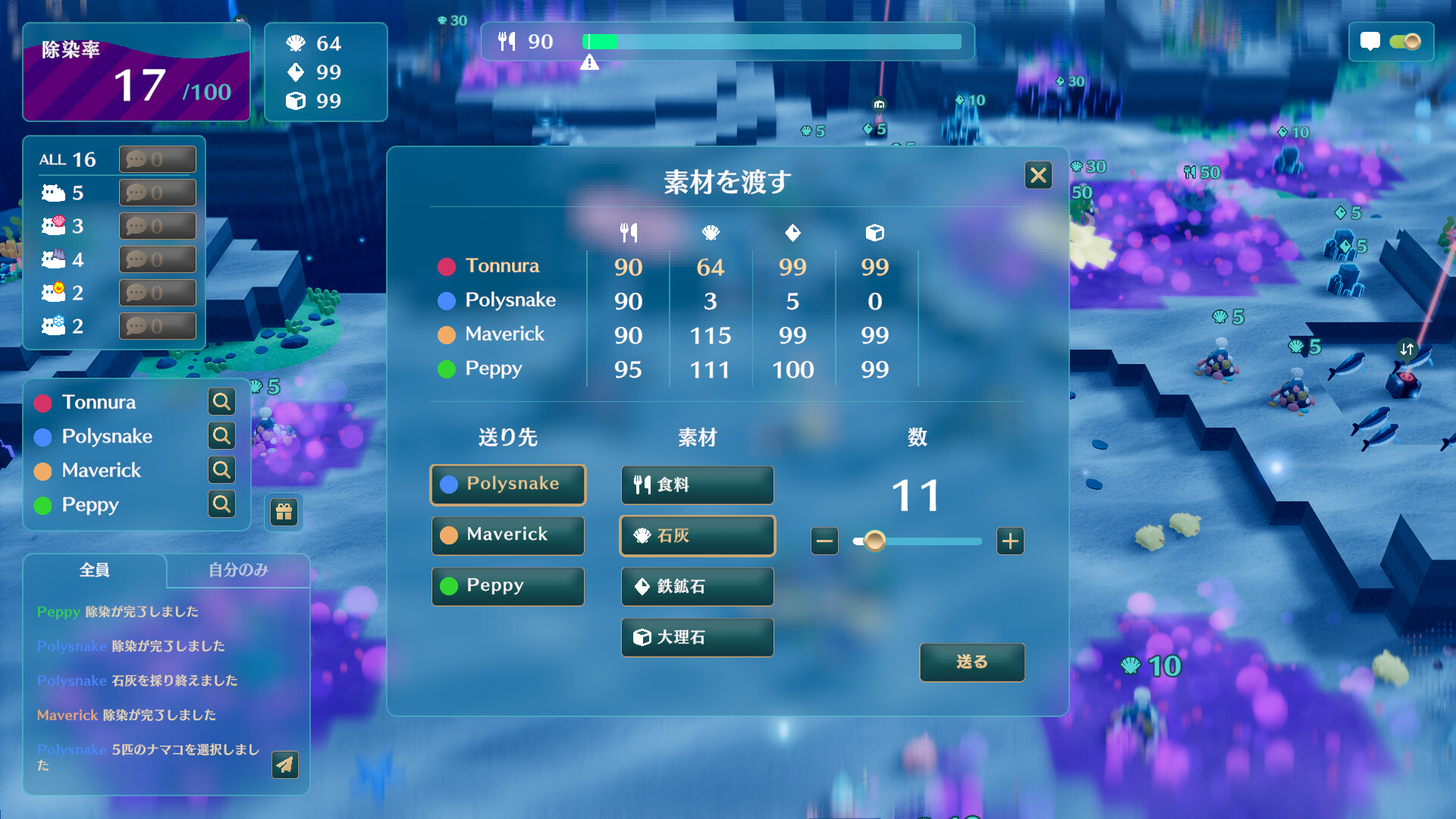Click the magnifier icon next to Tonnura
This screenshot has height=819, width=1456.
221,402
